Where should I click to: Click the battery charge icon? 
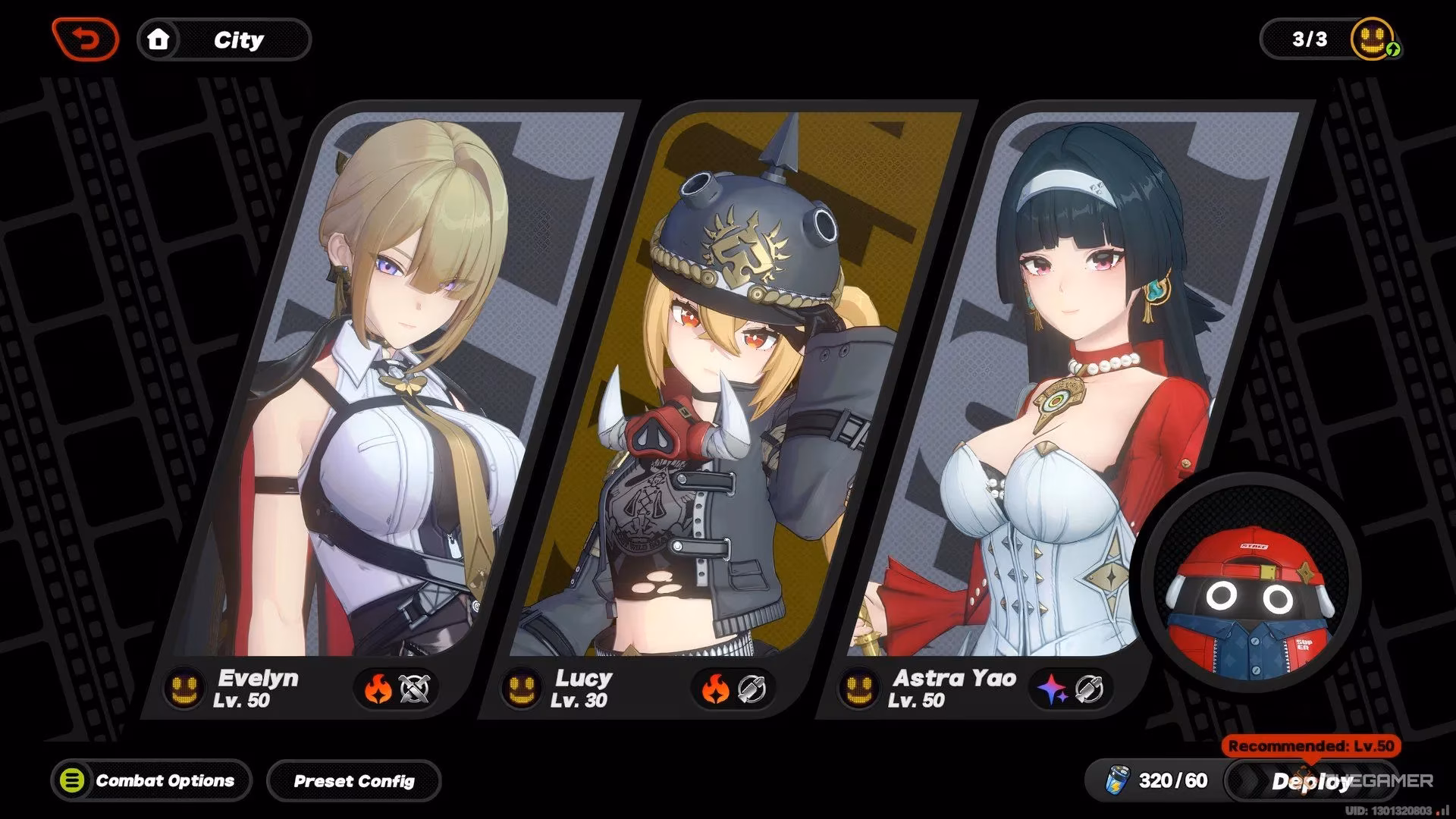[x=1117, y=780]
